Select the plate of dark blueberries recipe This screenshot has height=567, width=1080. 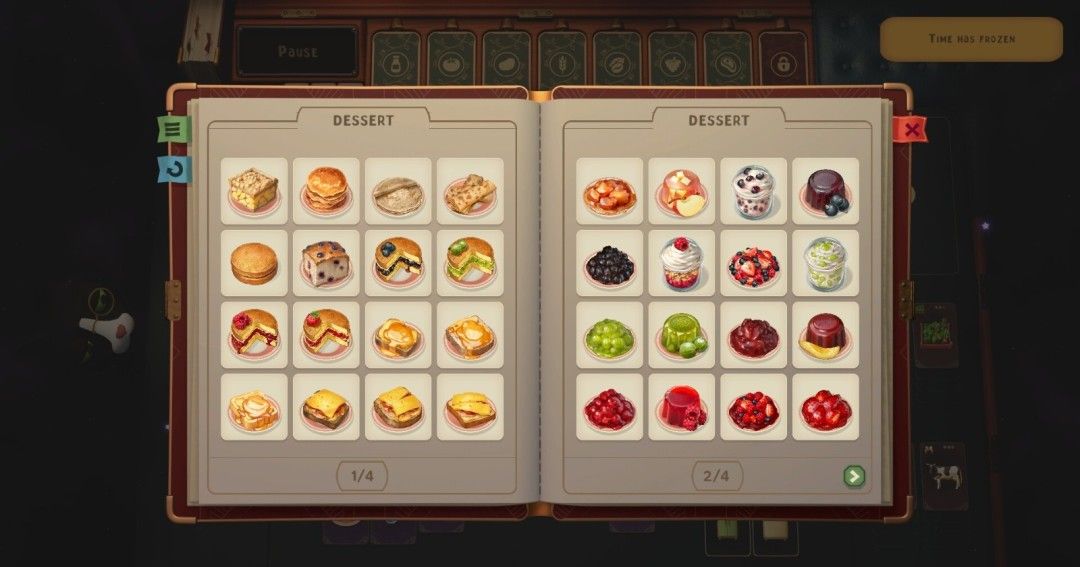click(x=609, y=263)
